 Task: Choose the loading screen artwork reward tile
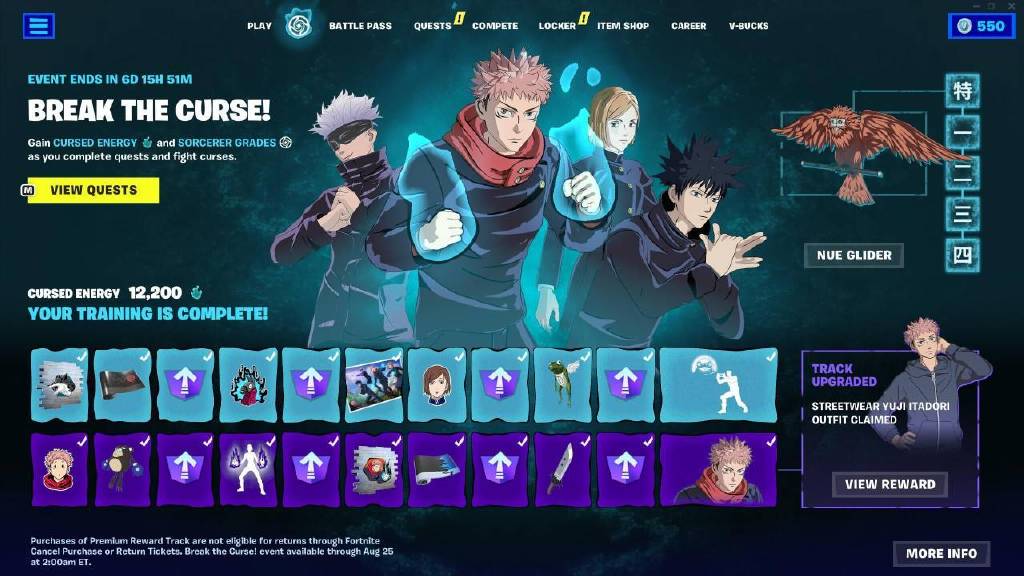(373, 385)
